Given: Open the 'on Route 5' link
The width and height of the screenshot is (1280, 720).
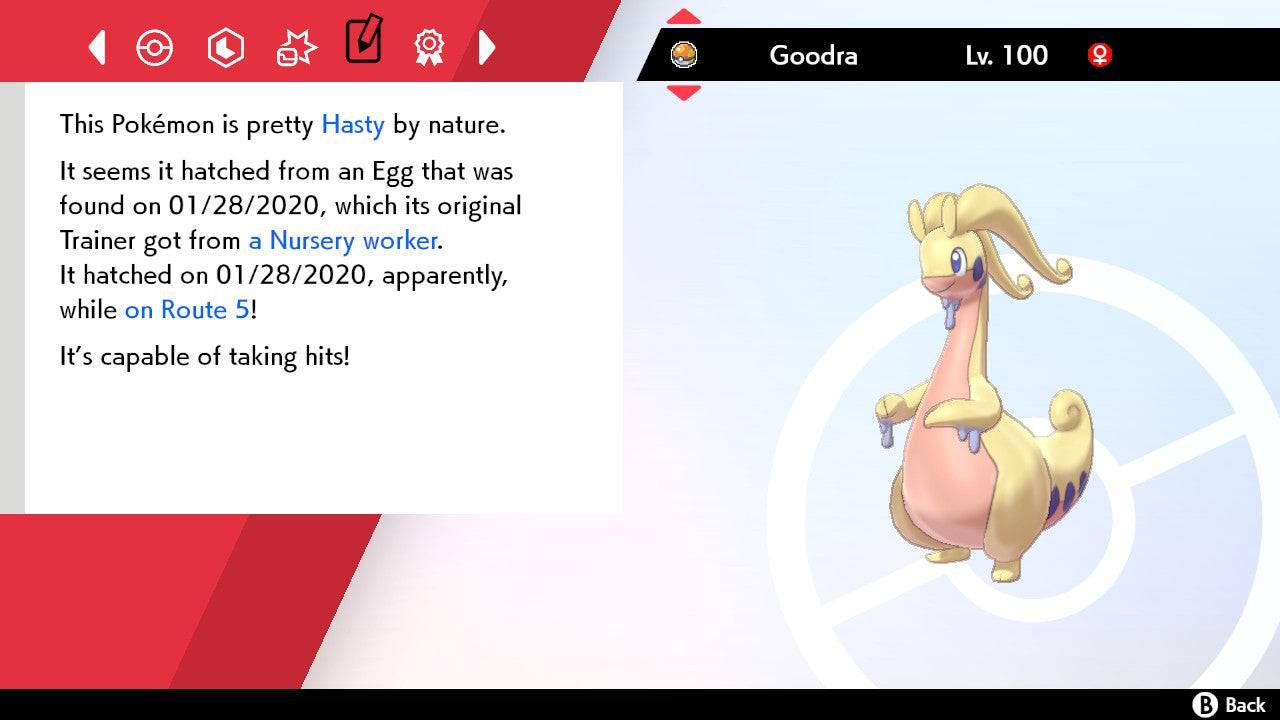Looking at the screenshot, I should [184, 310].
